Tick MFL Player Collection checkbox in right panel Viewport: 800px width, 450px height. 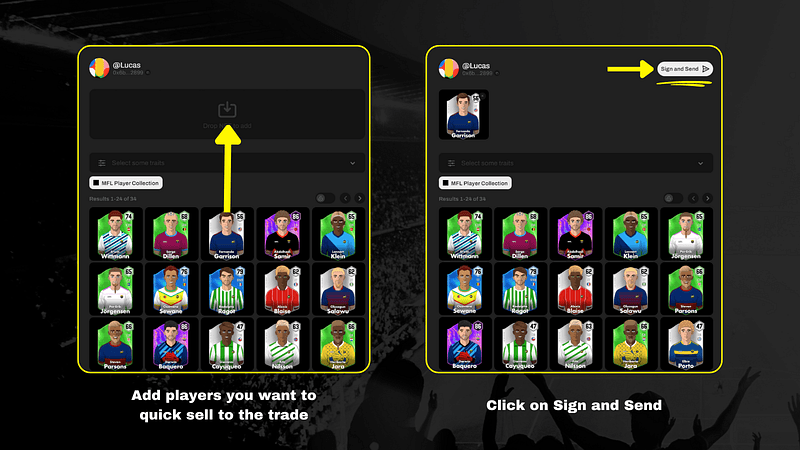(x=446, y=183)
